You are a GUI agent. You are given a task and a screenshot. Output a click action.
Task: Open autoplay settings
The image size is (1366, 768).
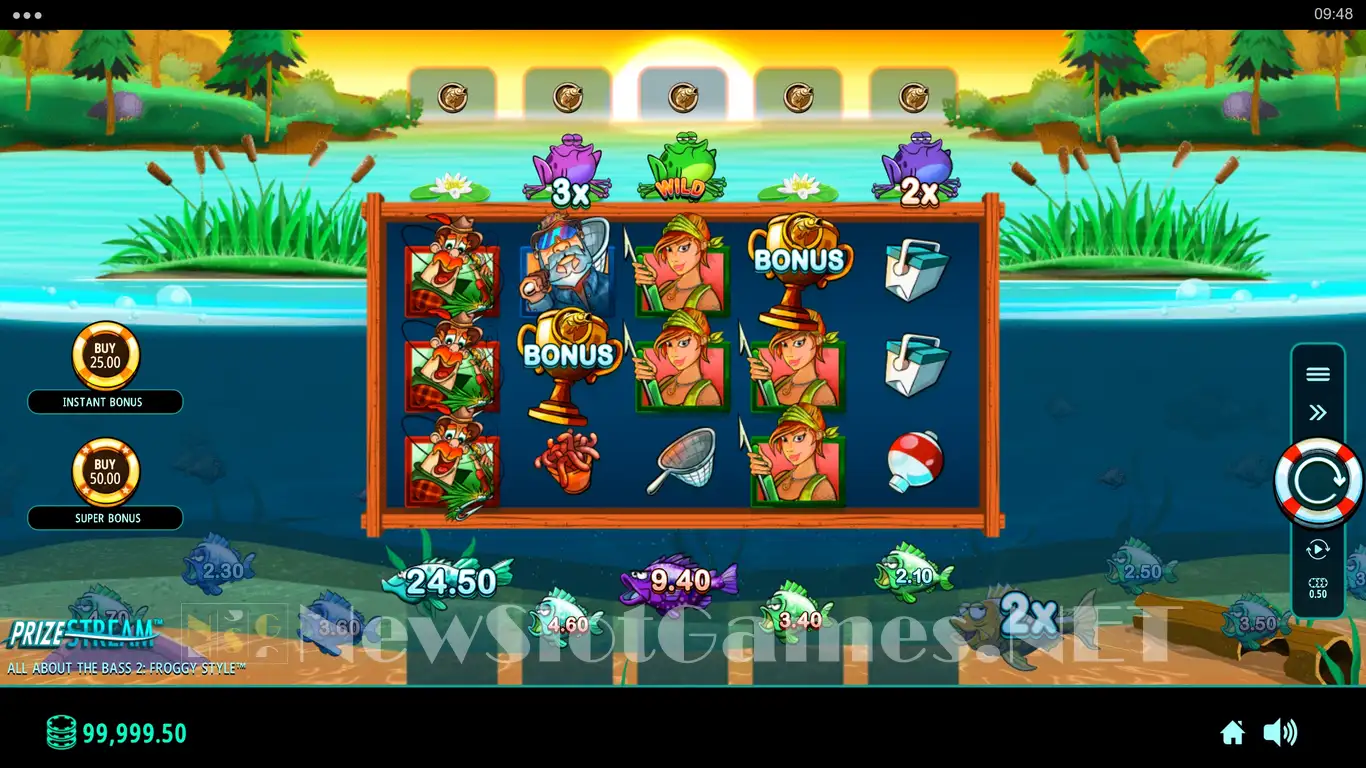(1318, 549)
